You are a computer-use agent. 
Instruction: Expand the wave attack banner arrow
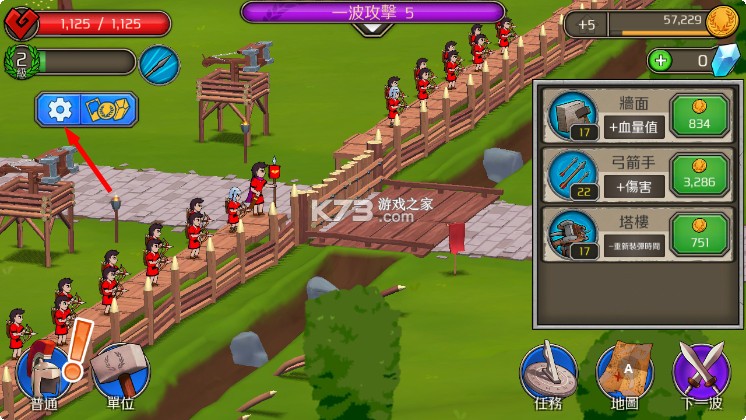pos(373,29)
